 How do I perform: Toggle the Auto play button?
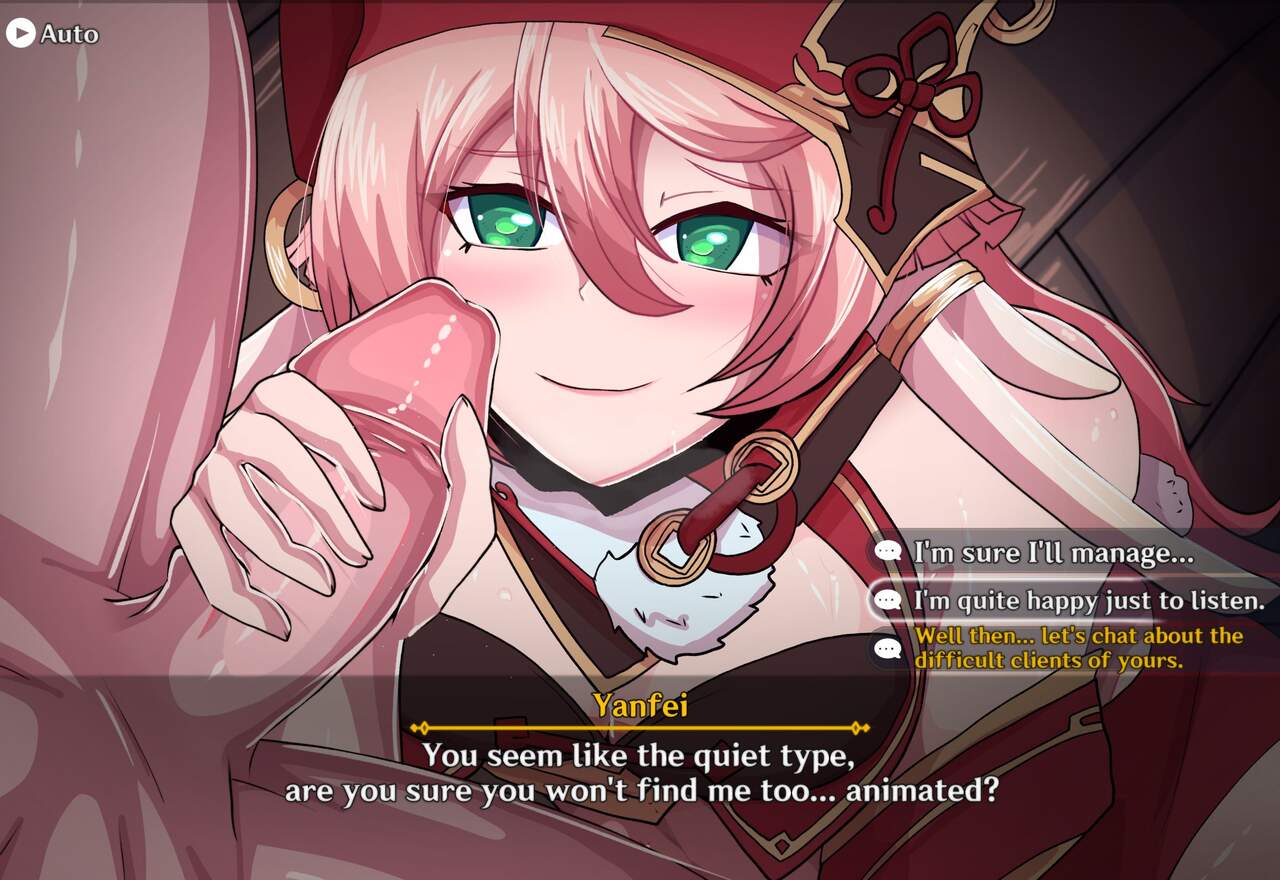pyautogui.click(x=52, y=34)
